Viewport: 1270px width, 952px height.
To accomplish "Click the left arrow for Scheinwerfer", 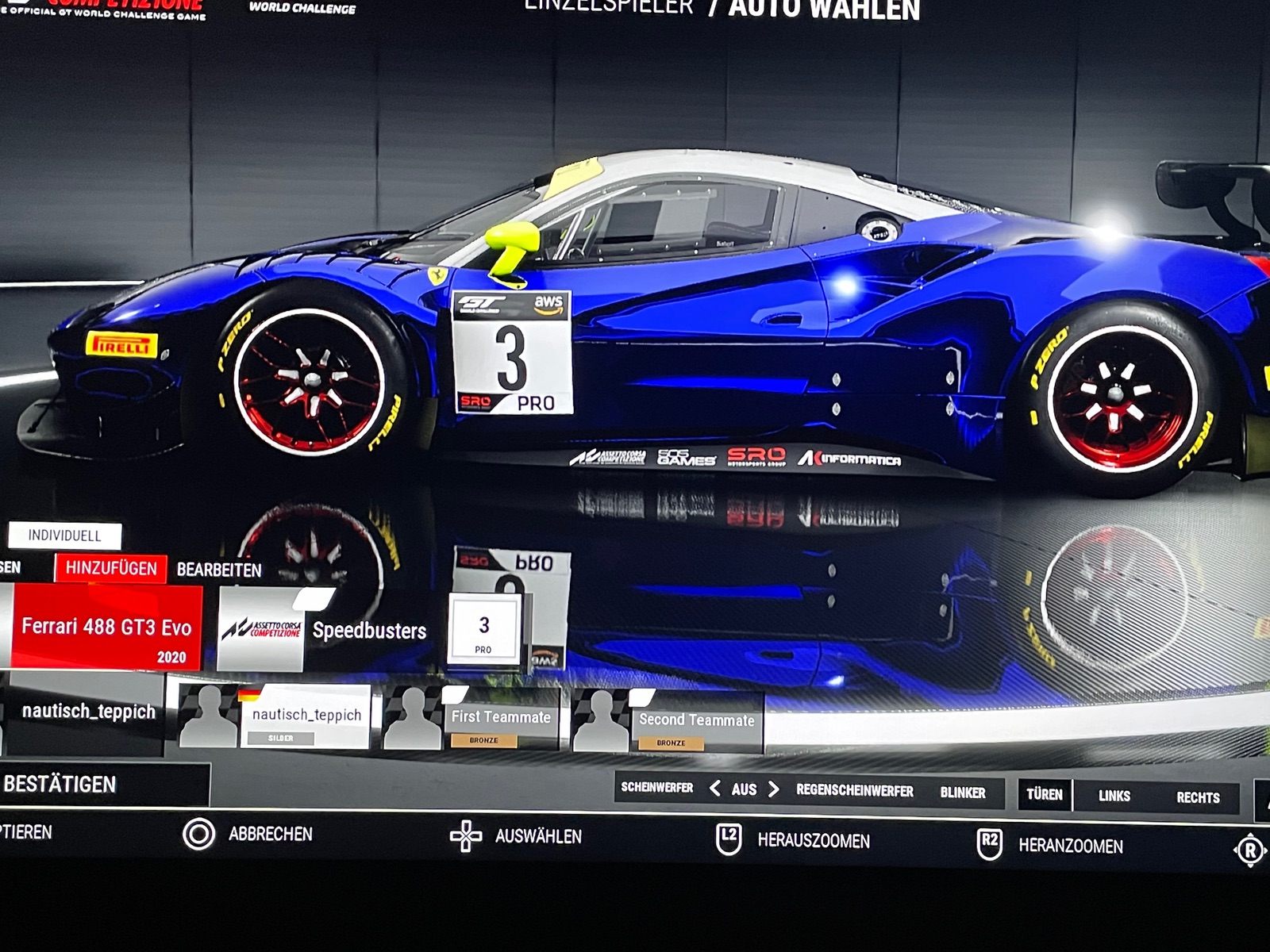I will coord(715,789).
